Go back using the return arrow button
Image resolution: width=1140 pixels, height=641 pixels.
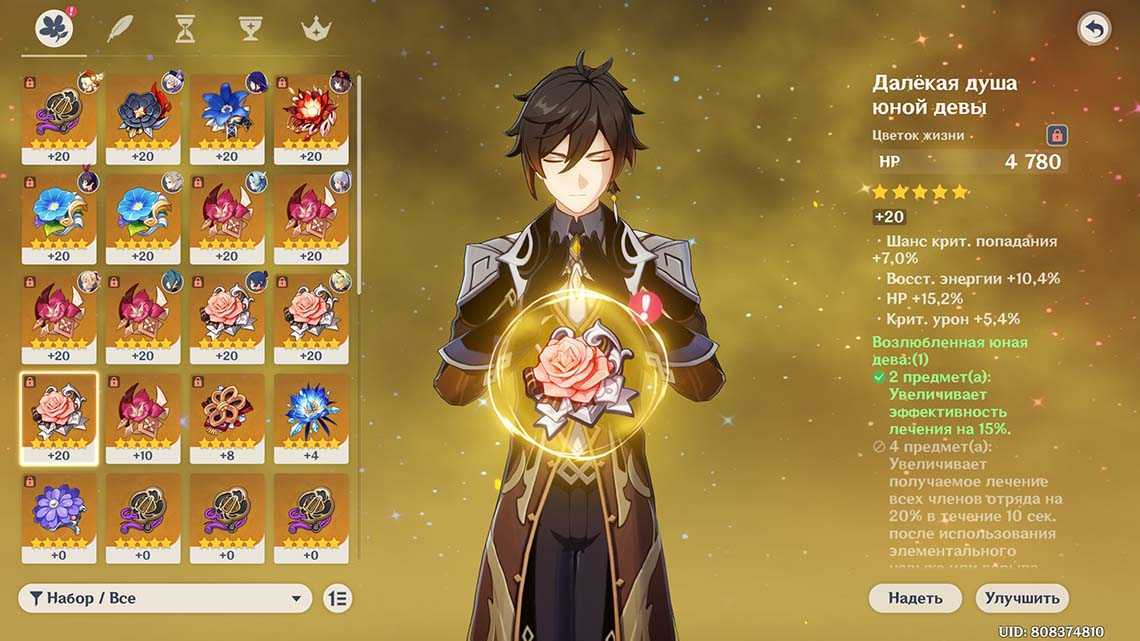(x=1094, y=29)
